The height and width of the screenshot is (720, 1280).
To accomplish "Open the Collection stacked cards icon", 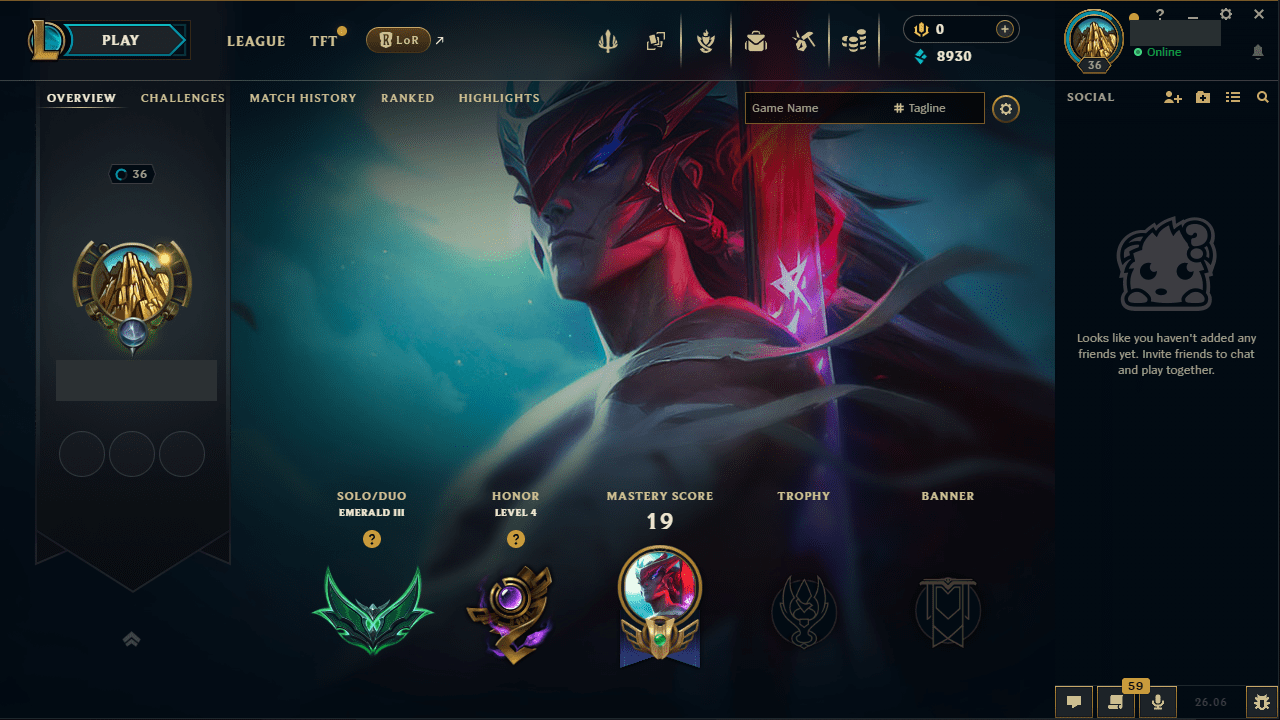I will tap(656, 40).
